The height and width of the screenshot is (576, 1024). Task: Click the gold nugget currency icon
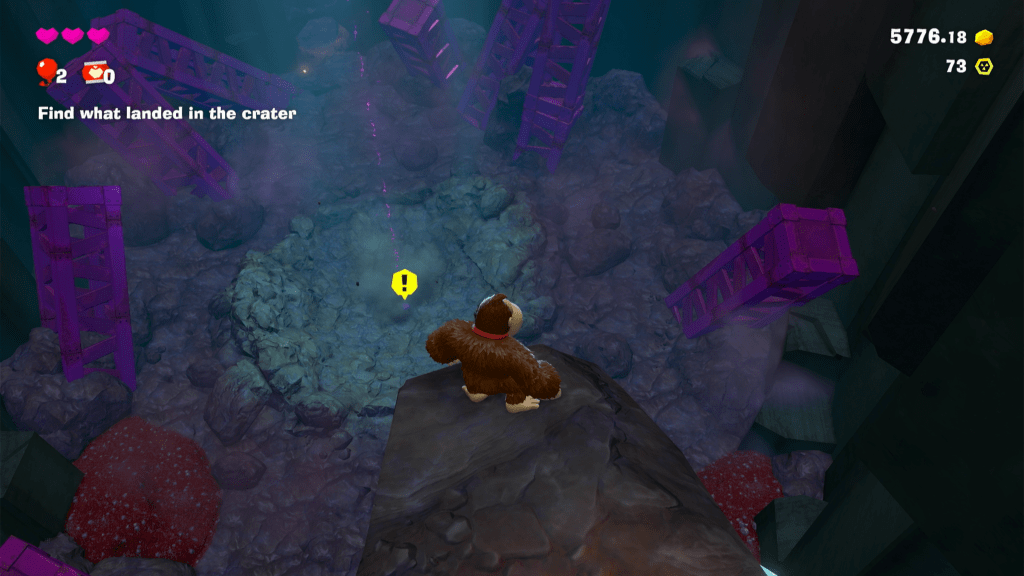(984, 37)
